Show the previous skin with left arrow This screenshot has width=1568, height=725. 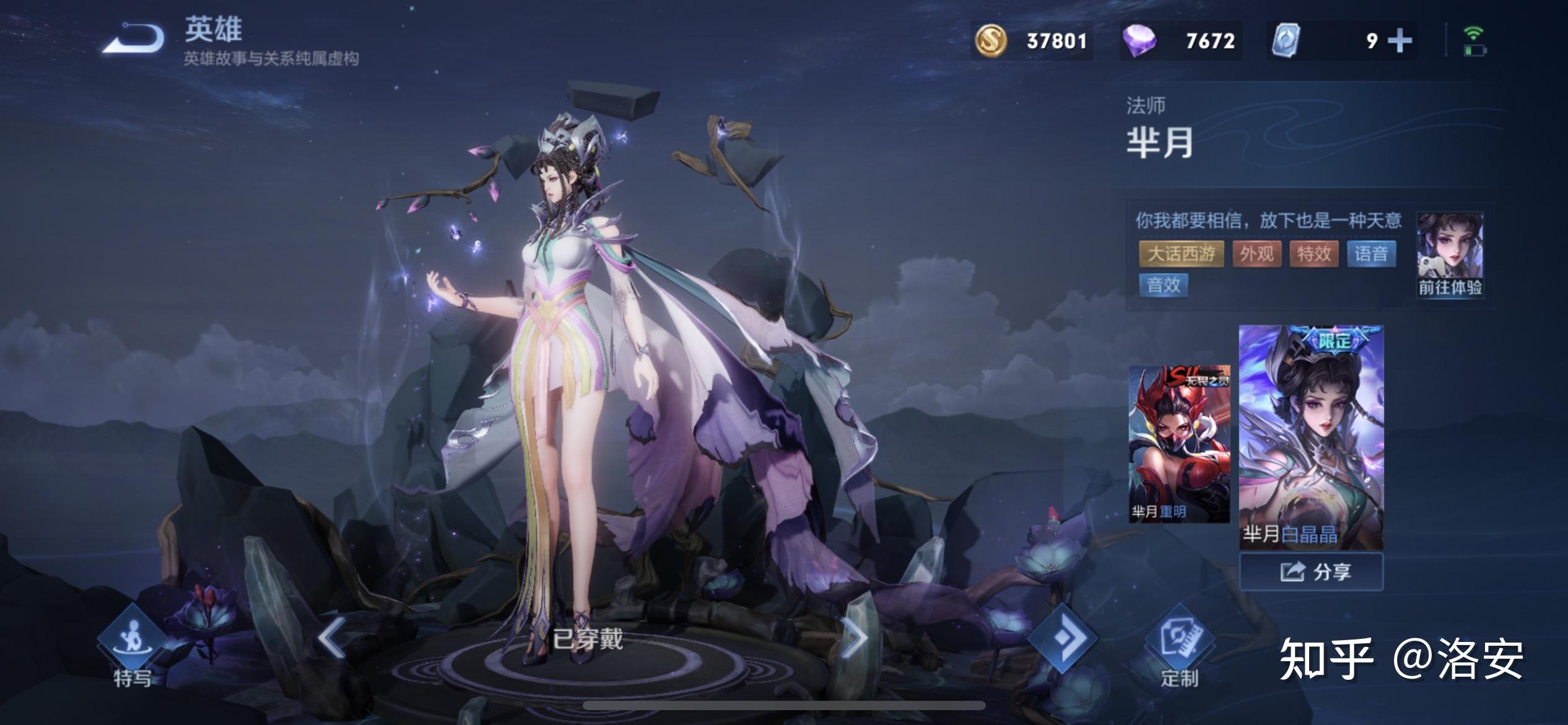click(x=333, y=637)
